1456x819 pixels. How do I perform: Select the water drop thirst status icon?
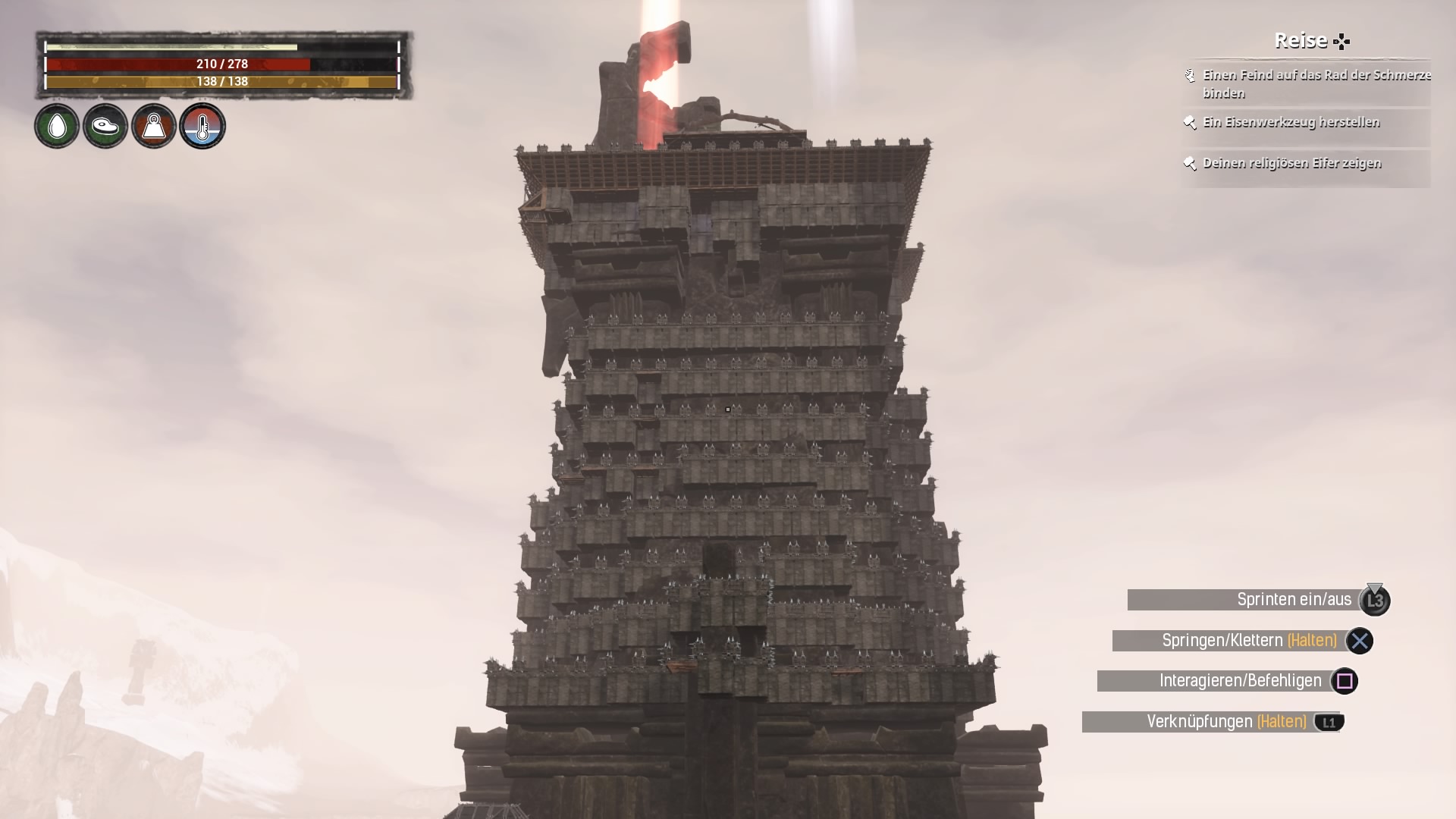point(57,126)
